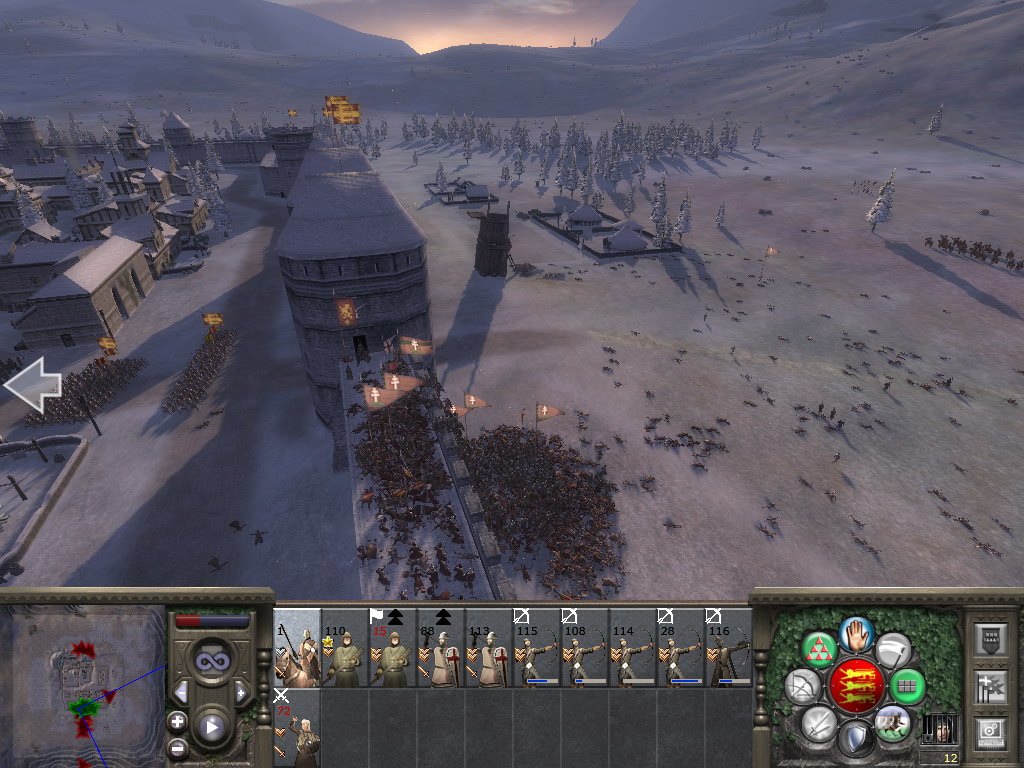Toggle the green triangle formation button

click(820, 650)
